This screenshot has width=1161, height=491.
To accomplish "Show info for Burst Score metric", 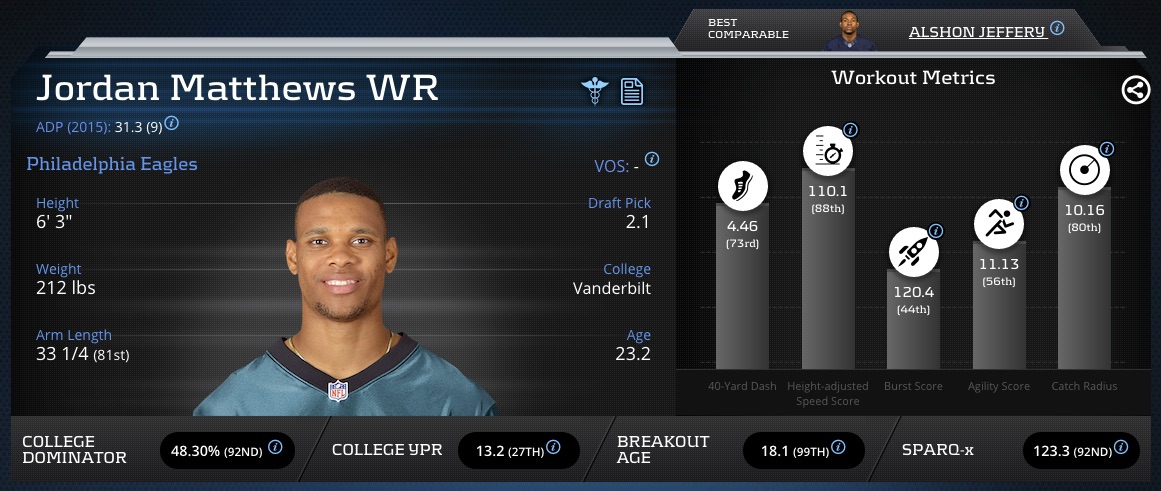I will (936, 229).
